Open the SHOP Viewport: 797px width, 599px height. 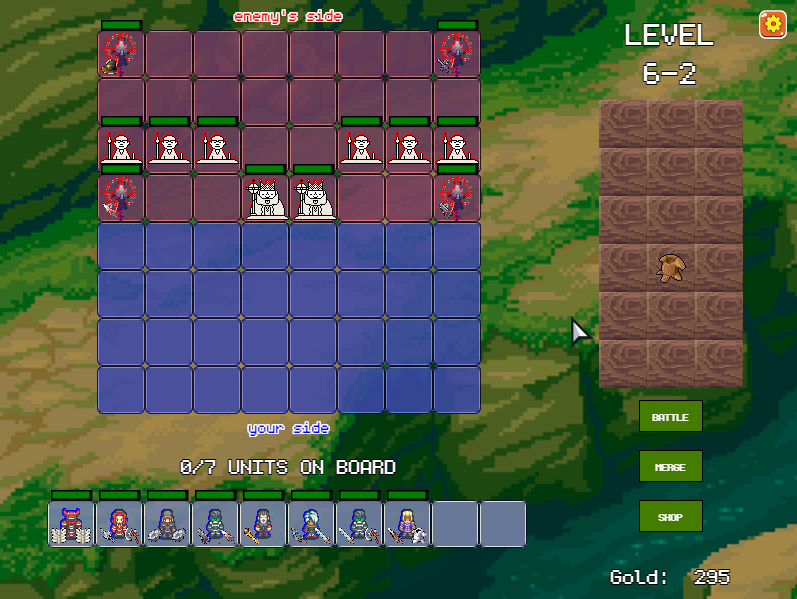click(670, 516)
